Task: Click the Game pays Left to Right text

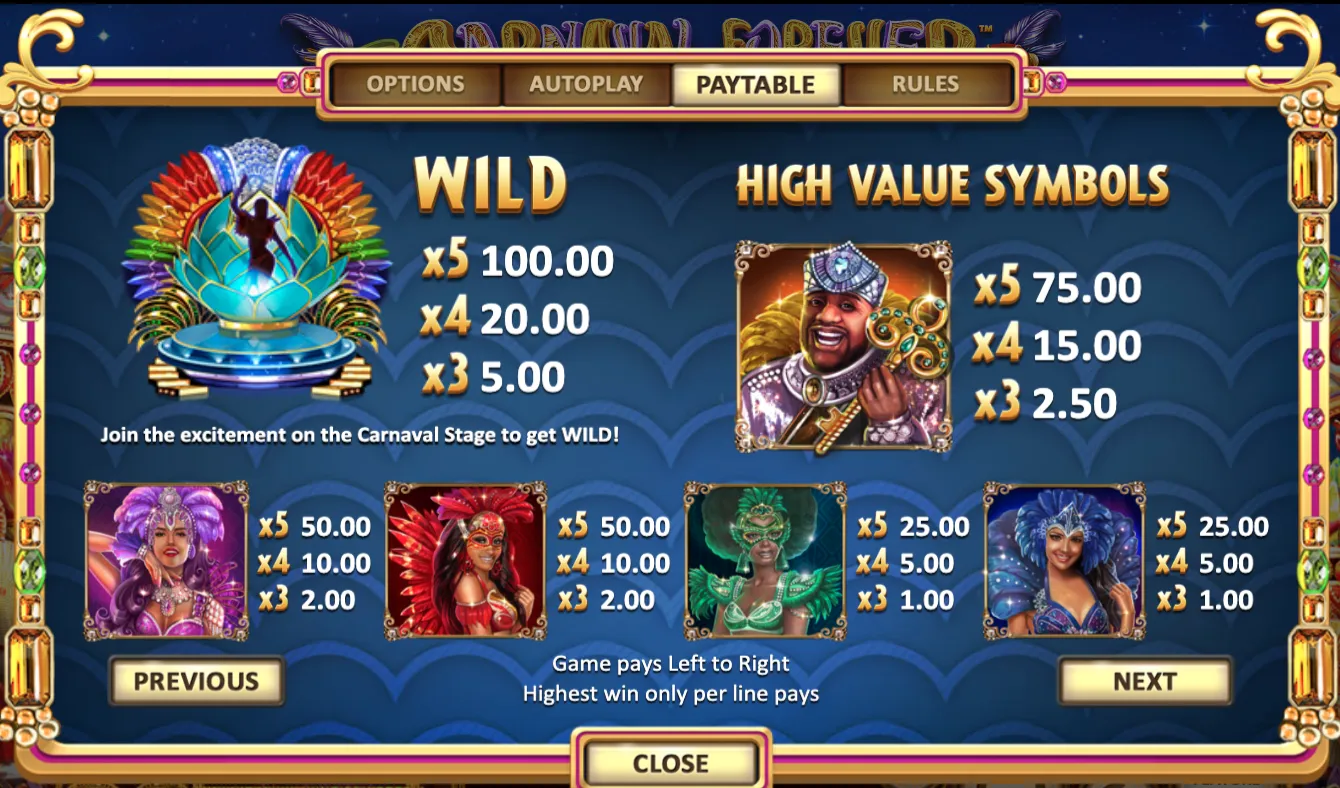Action: (671, 663)
